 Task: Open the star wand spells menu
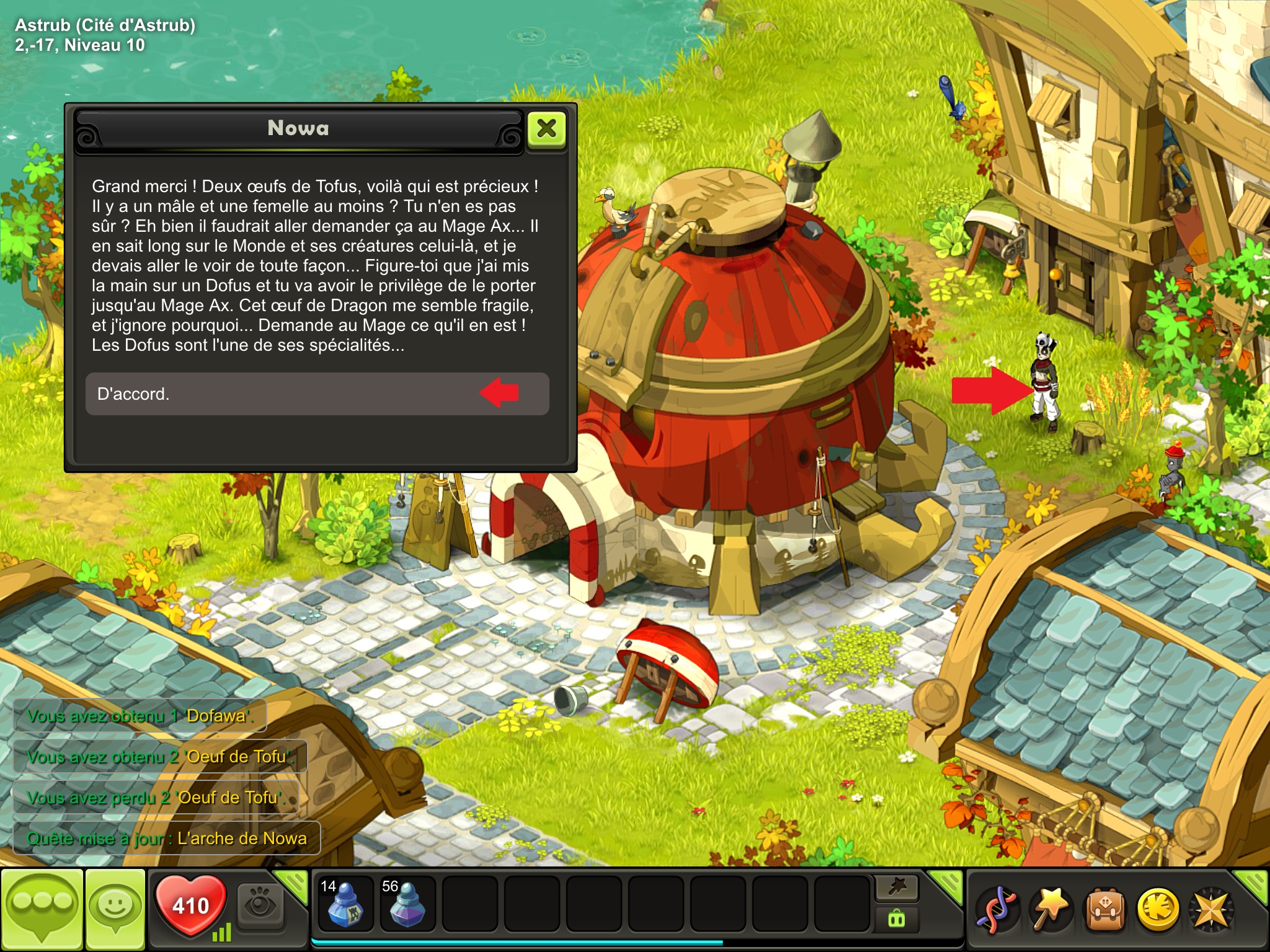[x=1050, y=910]
